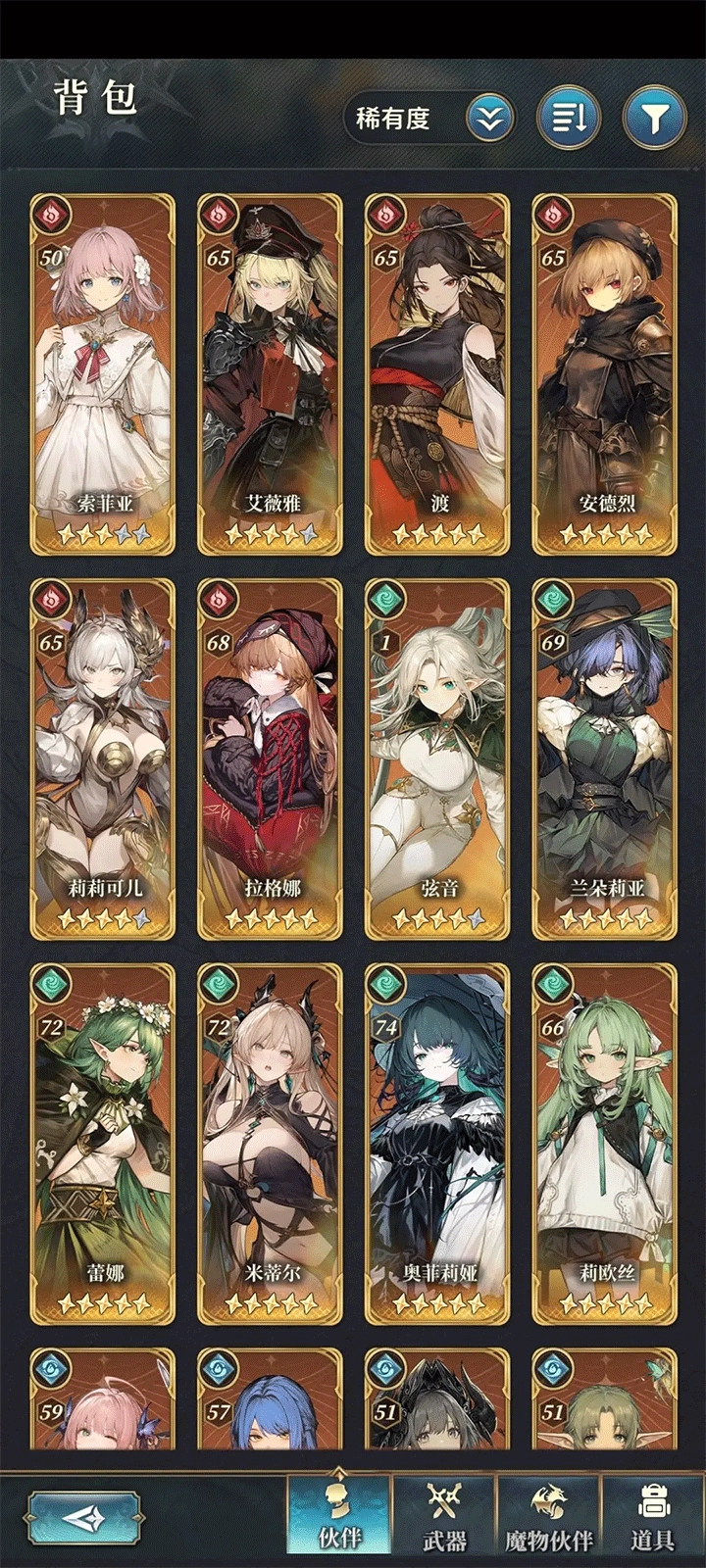Toggle the sort order button

pos(569,119)
